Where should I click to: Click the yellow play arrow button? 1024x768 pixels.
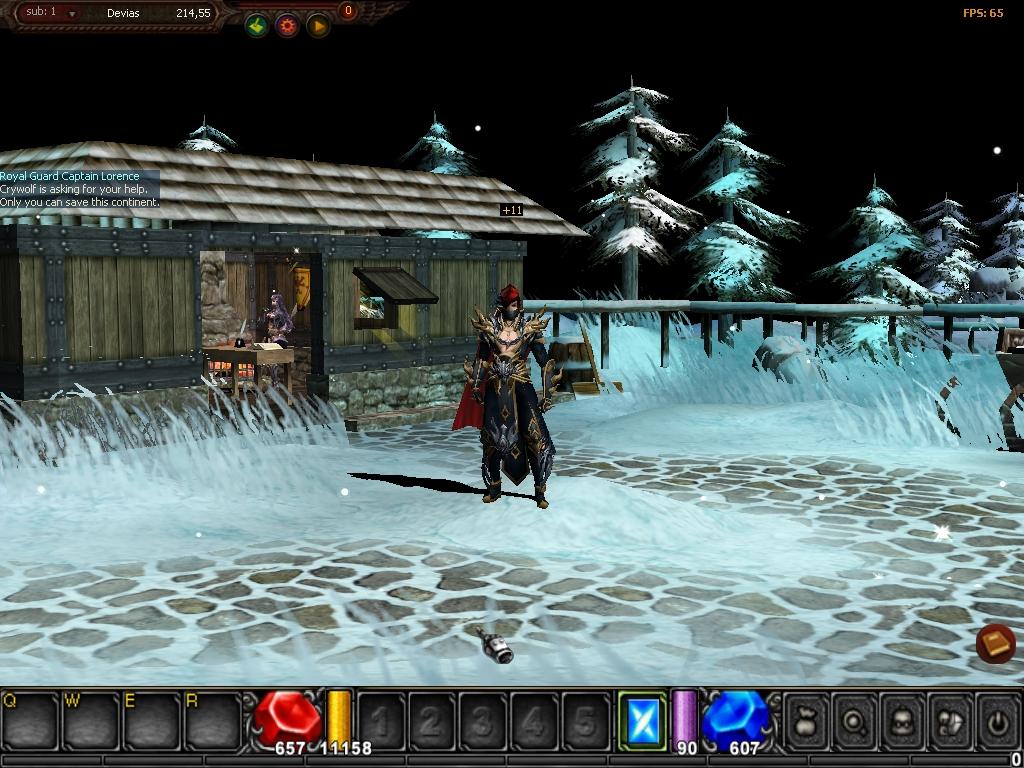318,26
